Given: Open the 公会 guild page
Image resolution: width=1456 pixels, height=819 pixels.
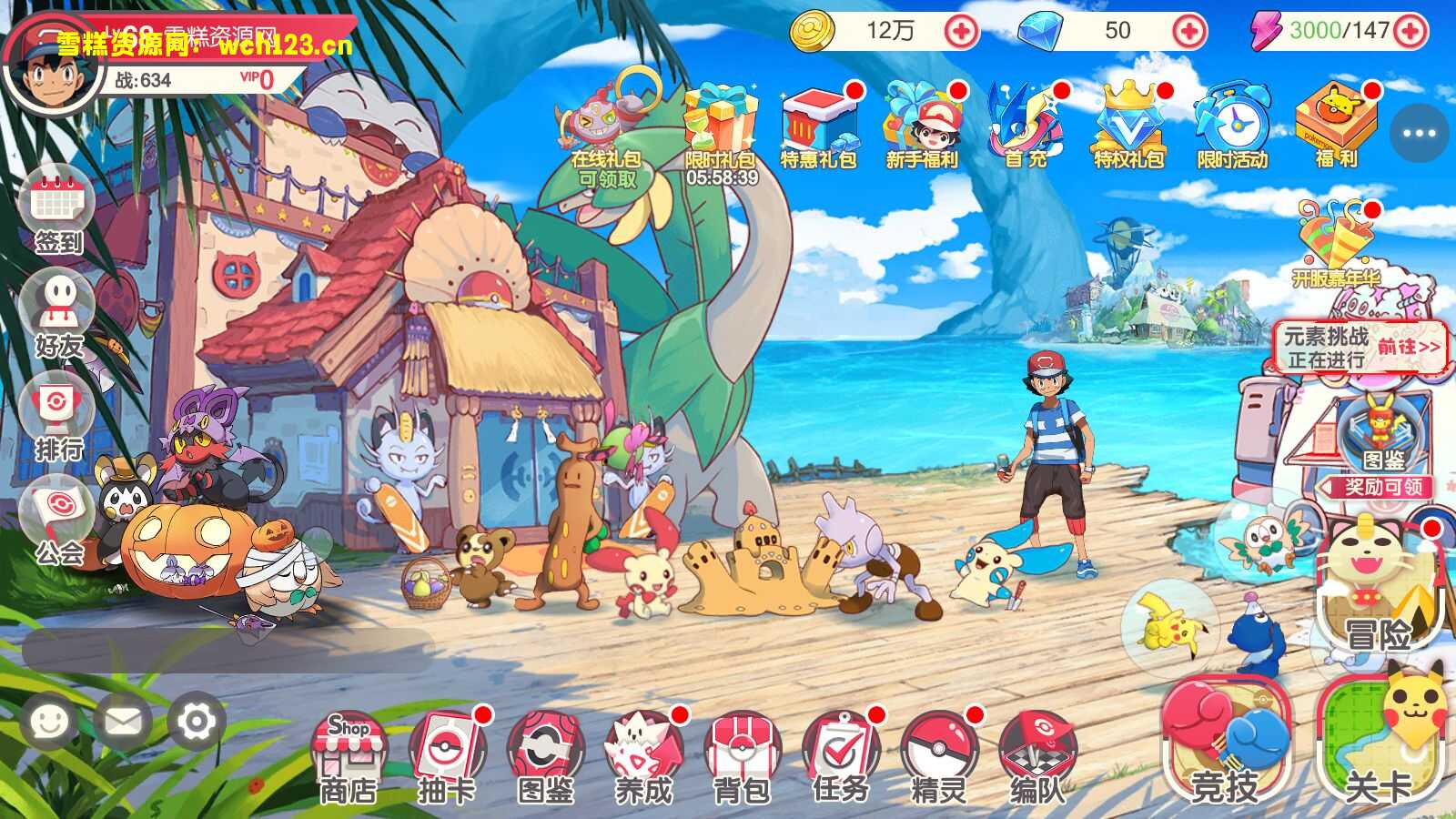Looking at the screenshot, I should tap(60, 523).
